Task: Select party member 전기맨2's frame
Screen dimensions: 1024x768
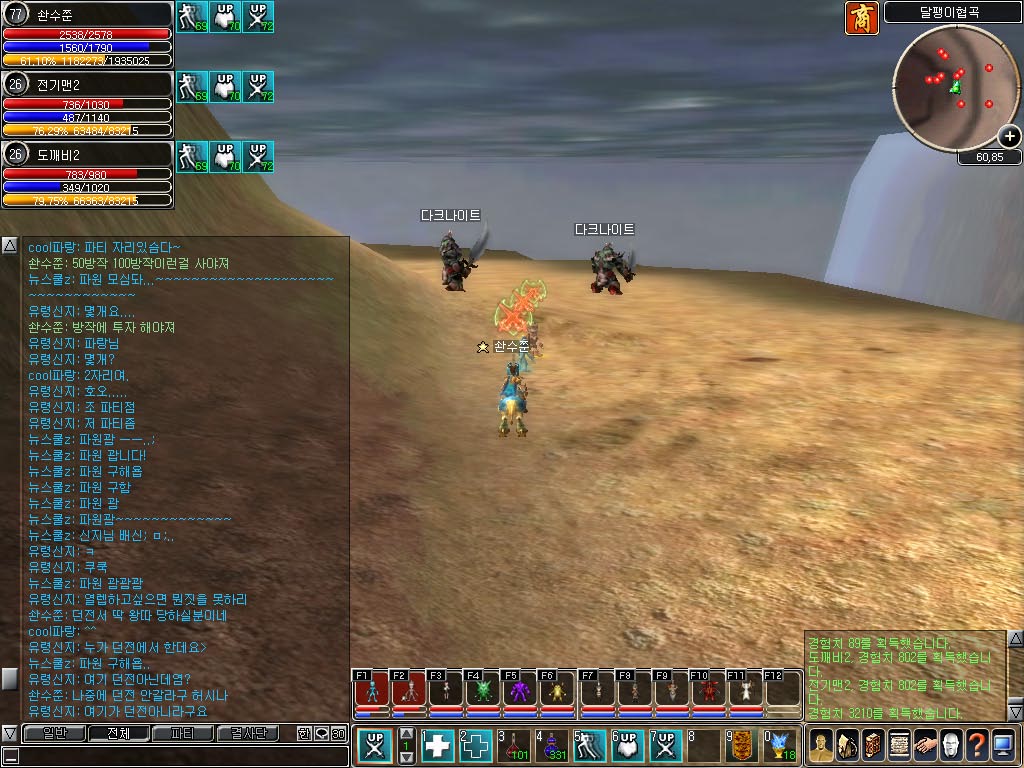Action: 87,103
